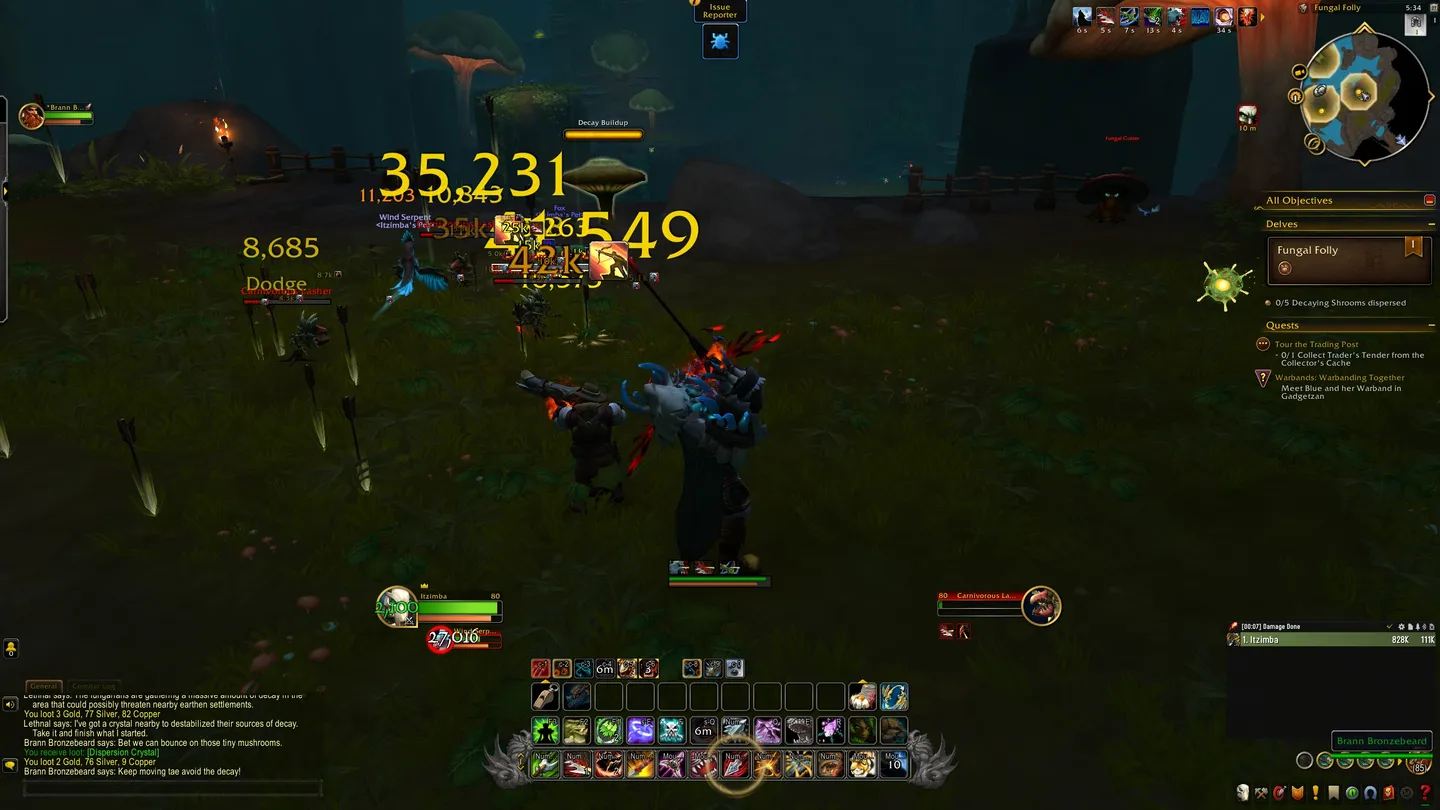Image resolution: width=1440 pixels, height=810 pixels.
Task: Toggle the red All Objectives tracker button
Action: [1430, 200]
